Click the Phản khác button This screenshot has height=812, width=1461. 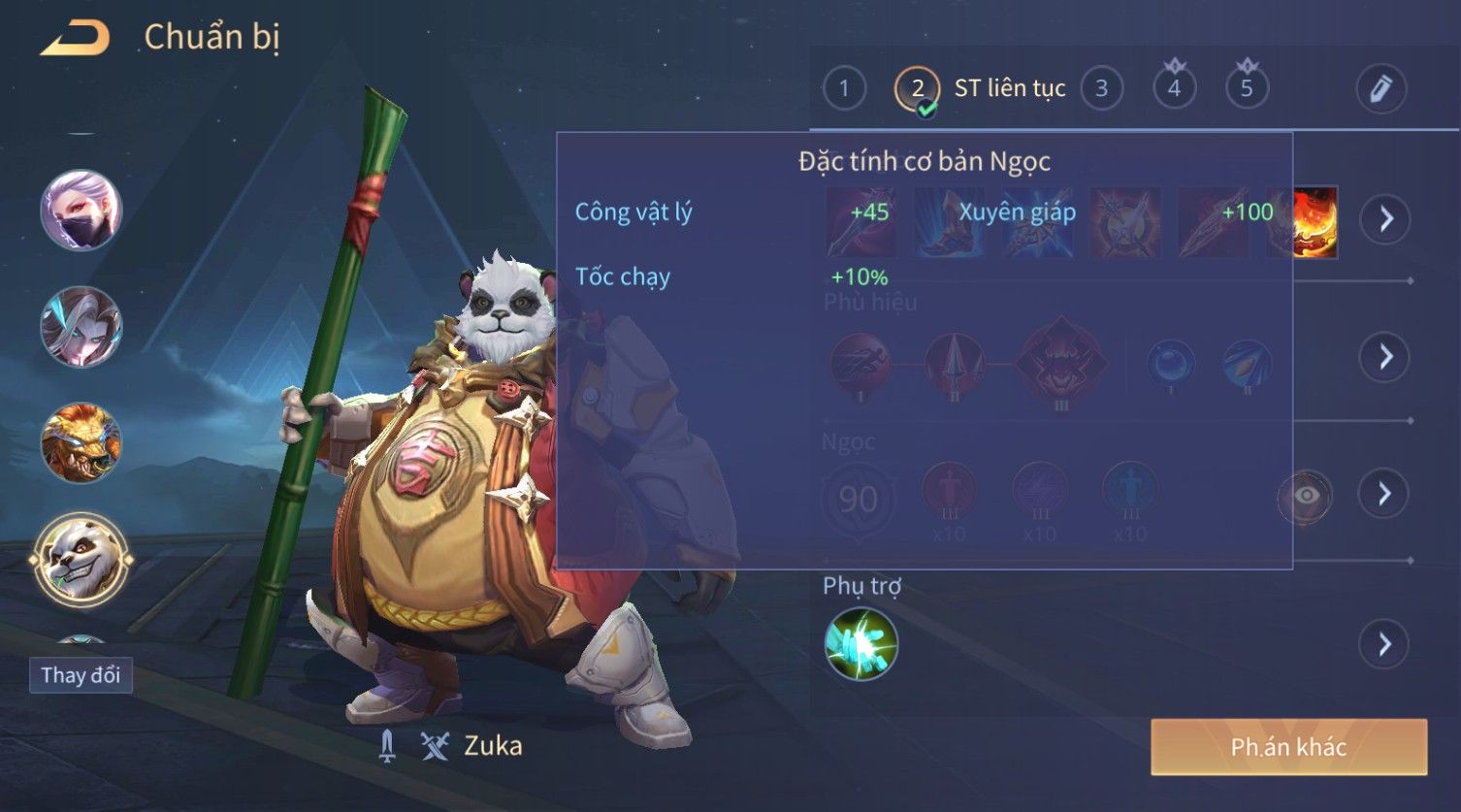click(x=1288, y=747)
